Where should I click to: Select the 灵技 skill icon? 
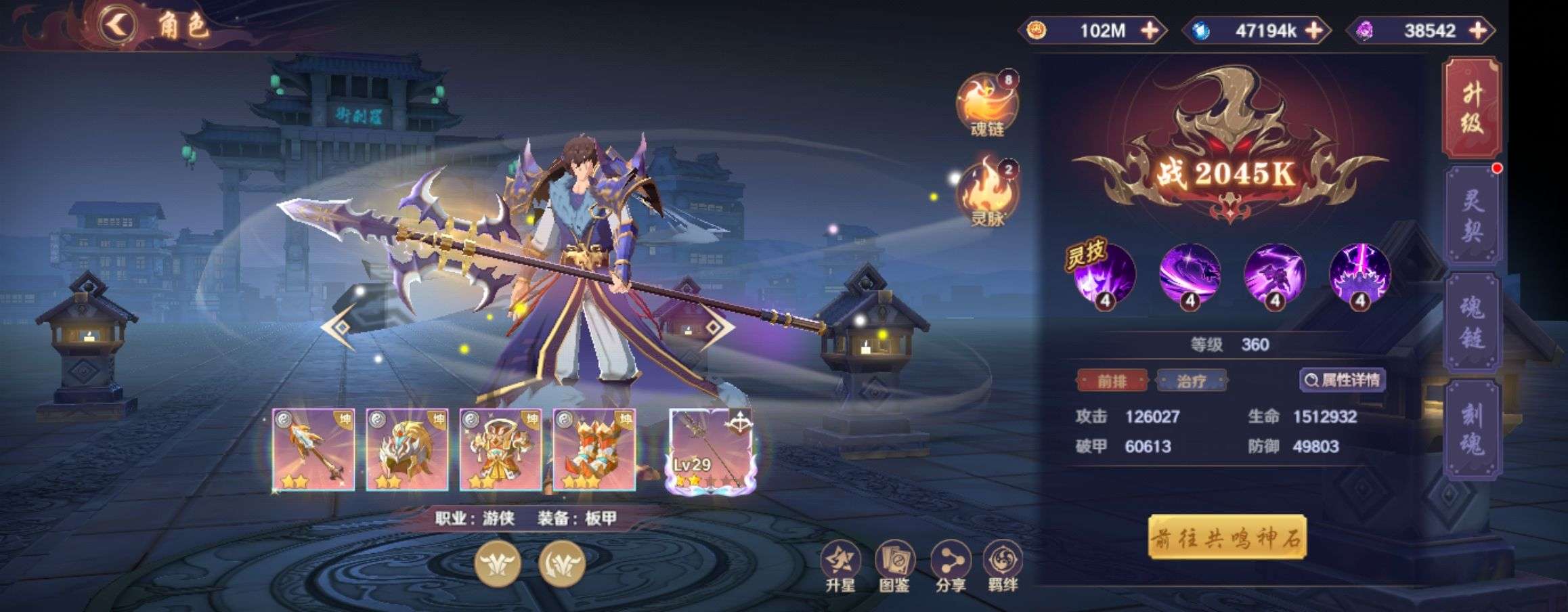(1104, 274)
